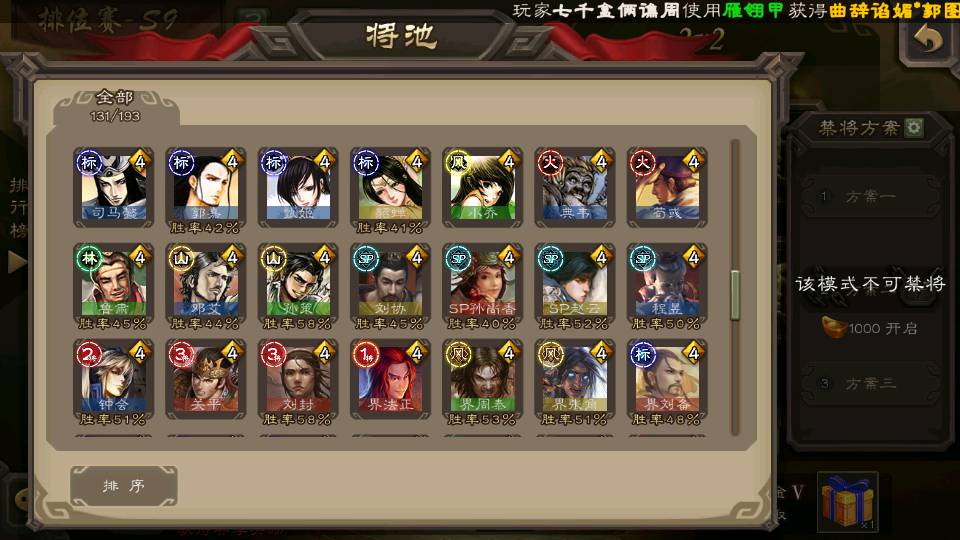Select the 司马懿 general card
The height and width of the screenshot is (540, 960).
[x=113, y=186]
